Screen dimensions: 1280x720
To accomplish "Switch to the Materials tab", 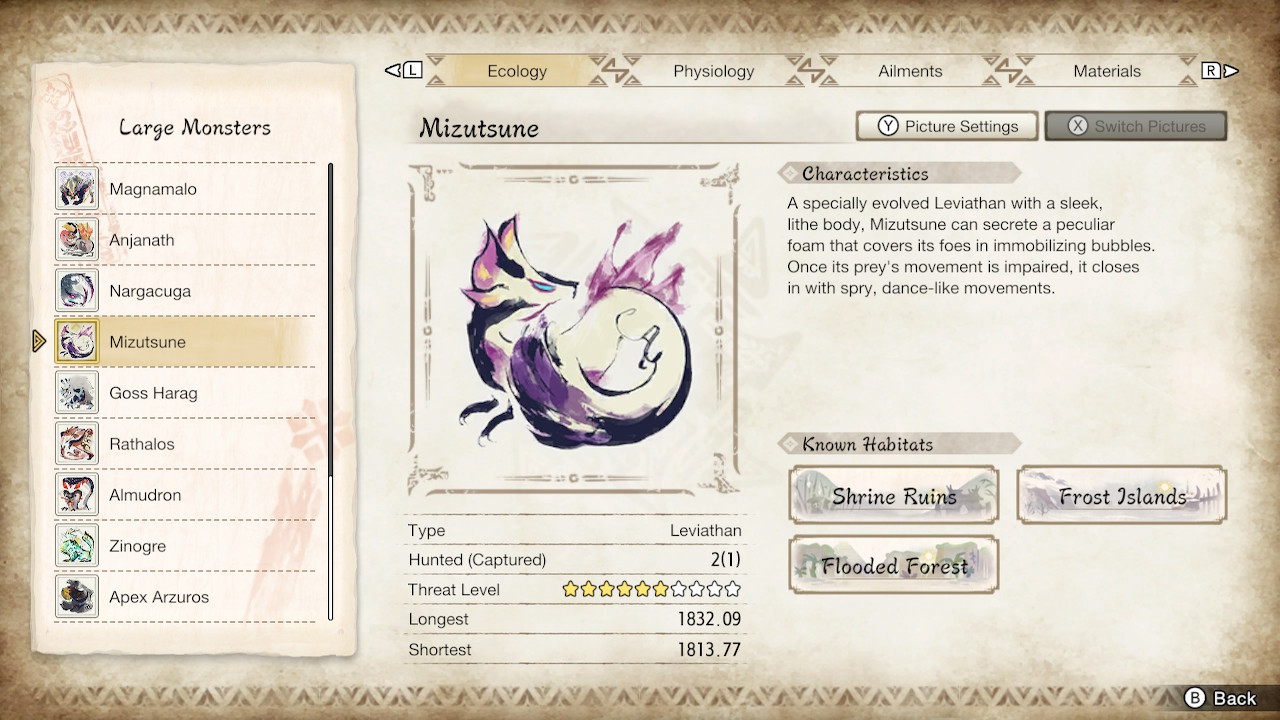I will pyautogui.click(x=1107, y=71).
